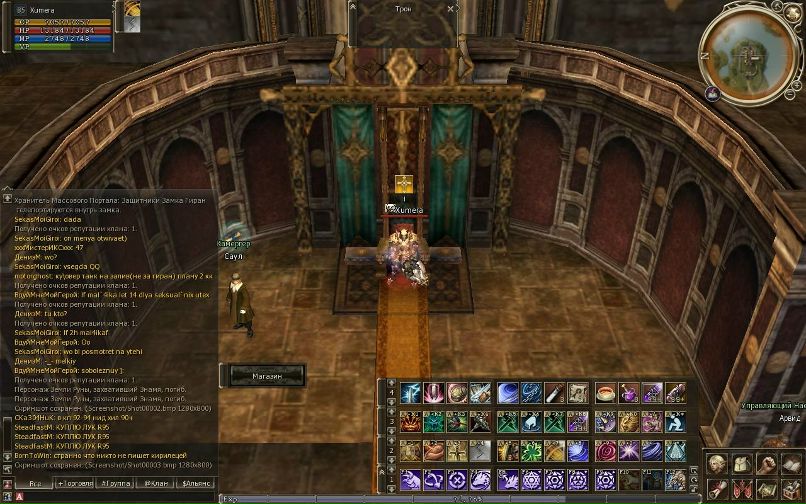Click the Магазин (Shop) button
The height and width of the screenshot is (504, 806).
pos(267,375)
